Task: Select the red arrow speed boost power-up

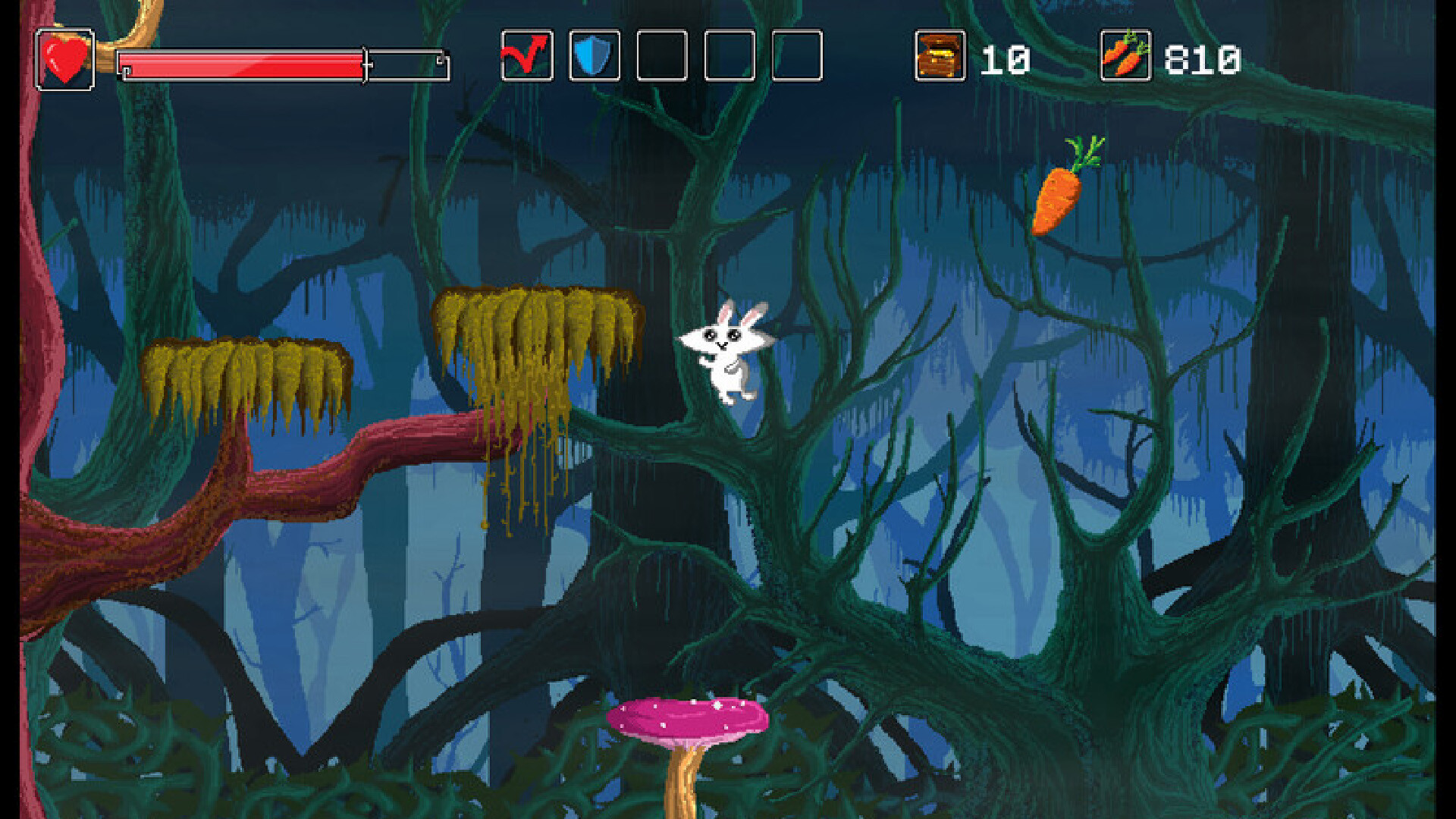Action: [x=526, y=57]
